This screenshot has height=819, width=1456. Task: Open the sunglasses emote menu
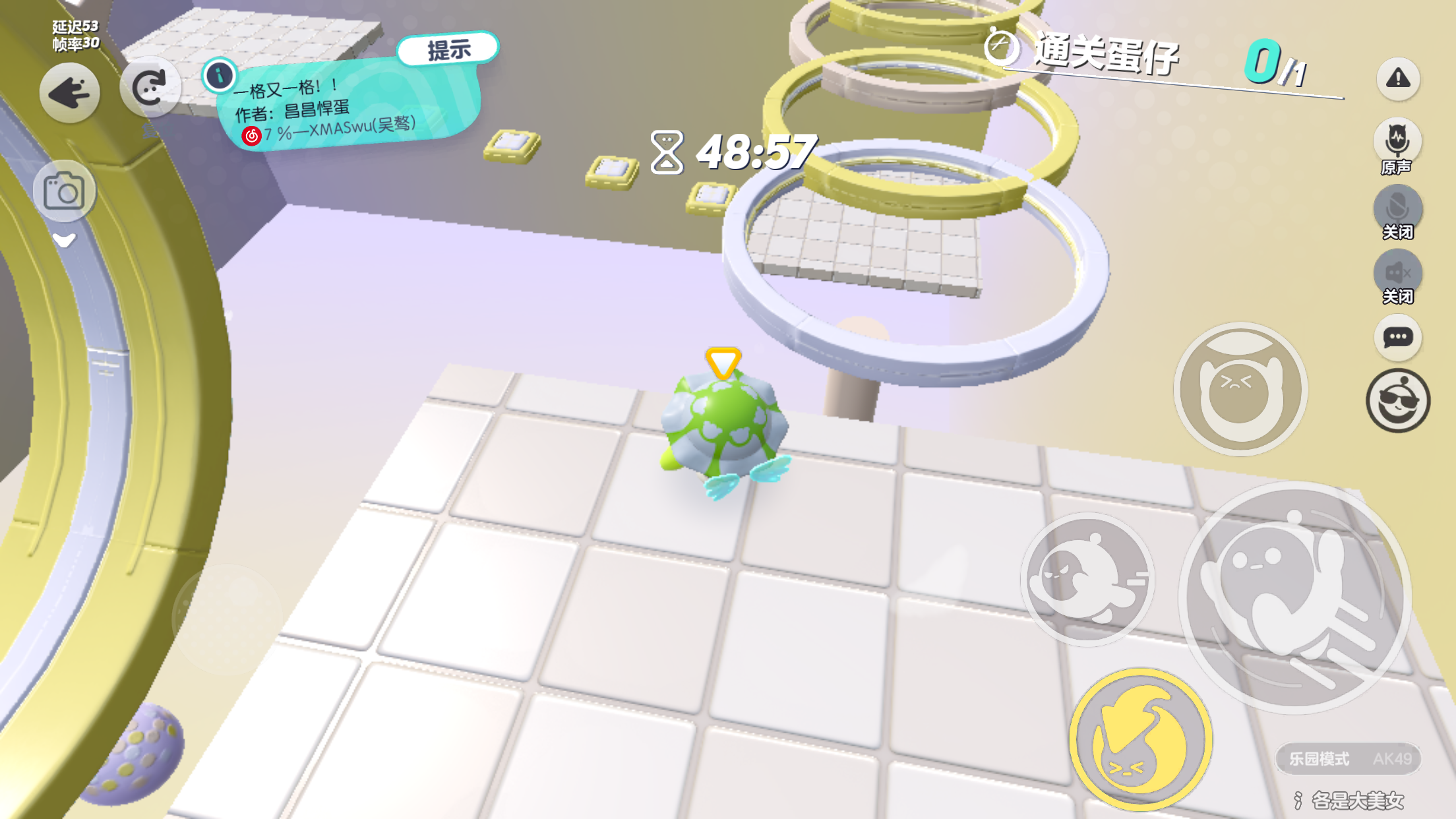[1397, 400]
